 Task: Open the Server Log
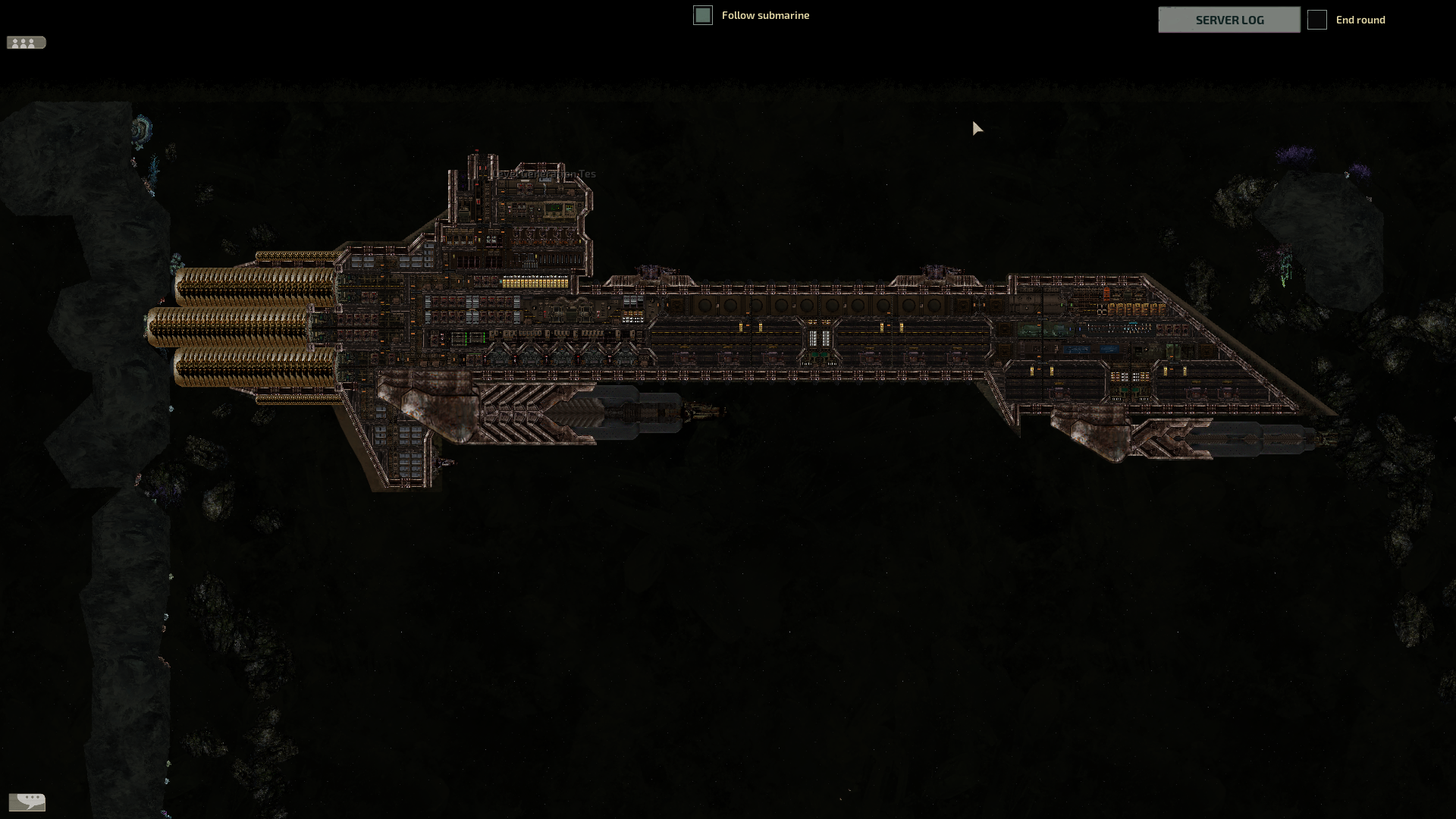click(1228, 20)
